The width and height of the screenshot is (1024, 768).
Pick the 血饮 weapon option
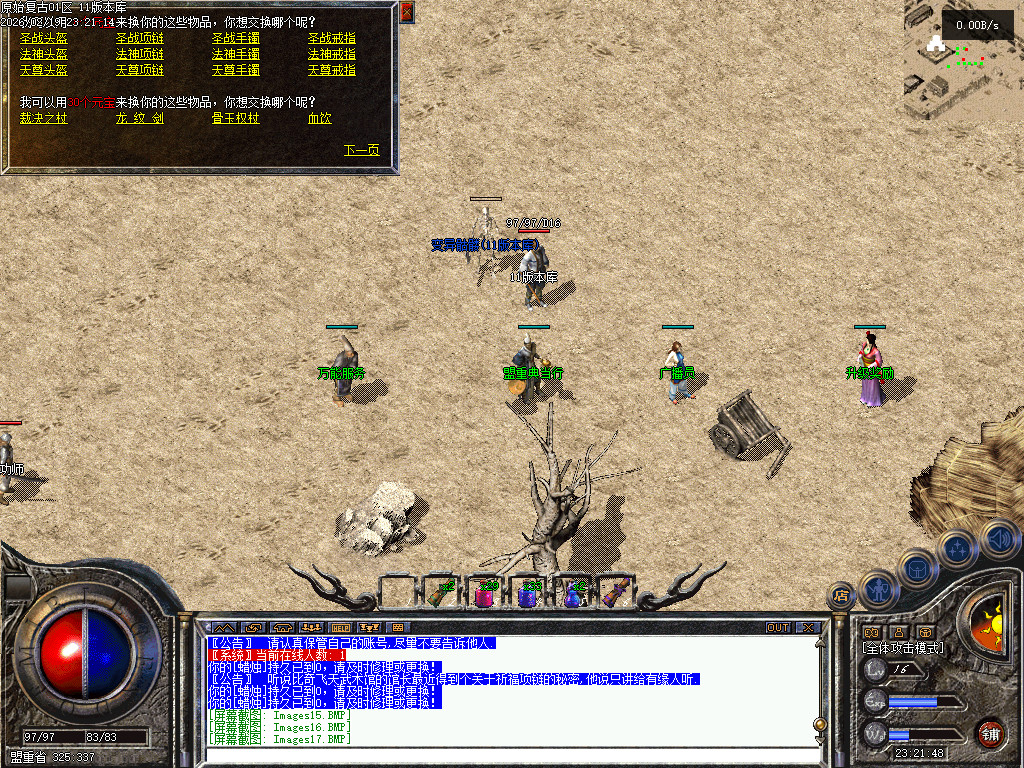pyautogui.click(x=320, y=118)
